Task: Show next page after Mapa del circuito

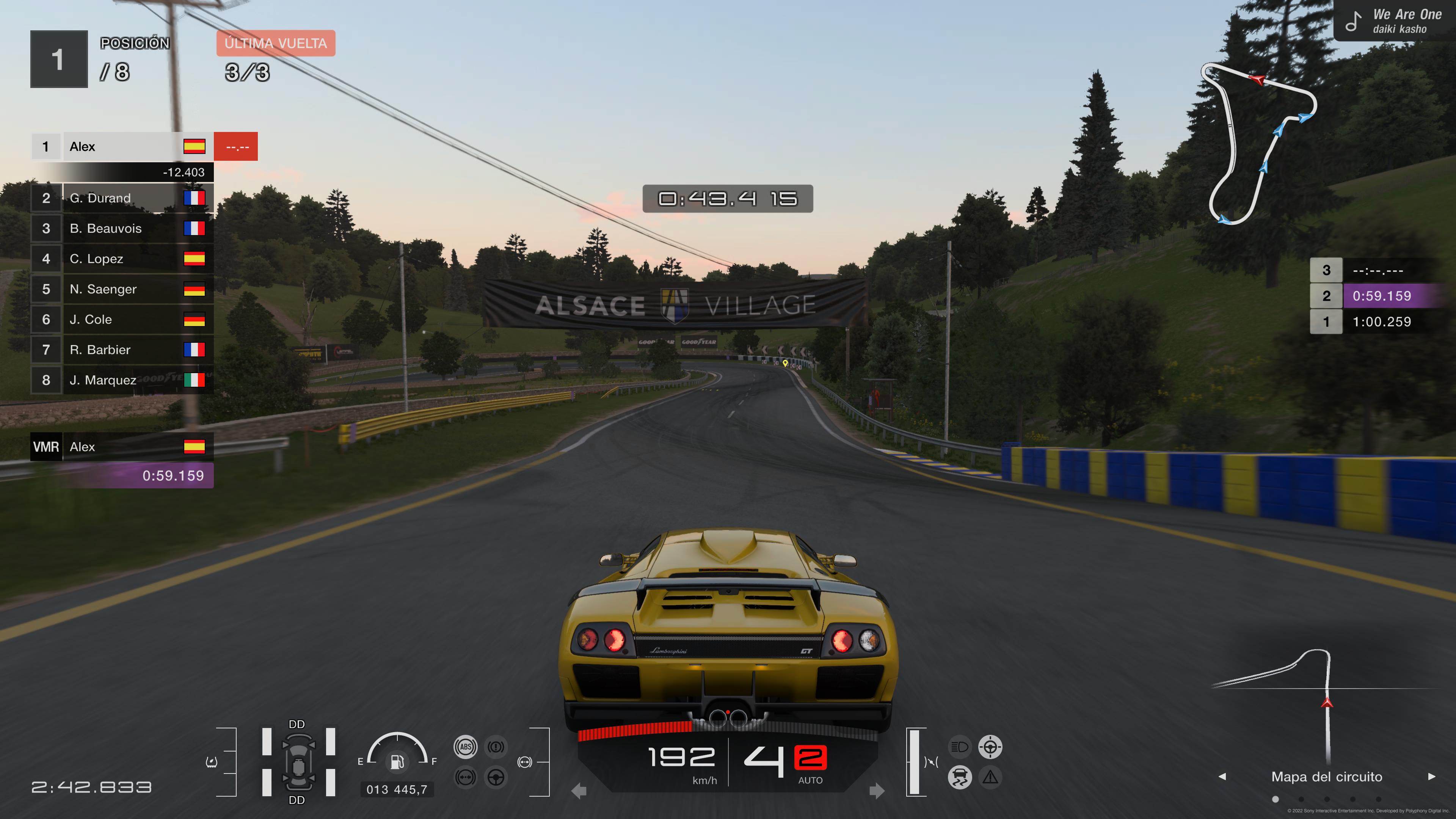Action: (1432, 777)
